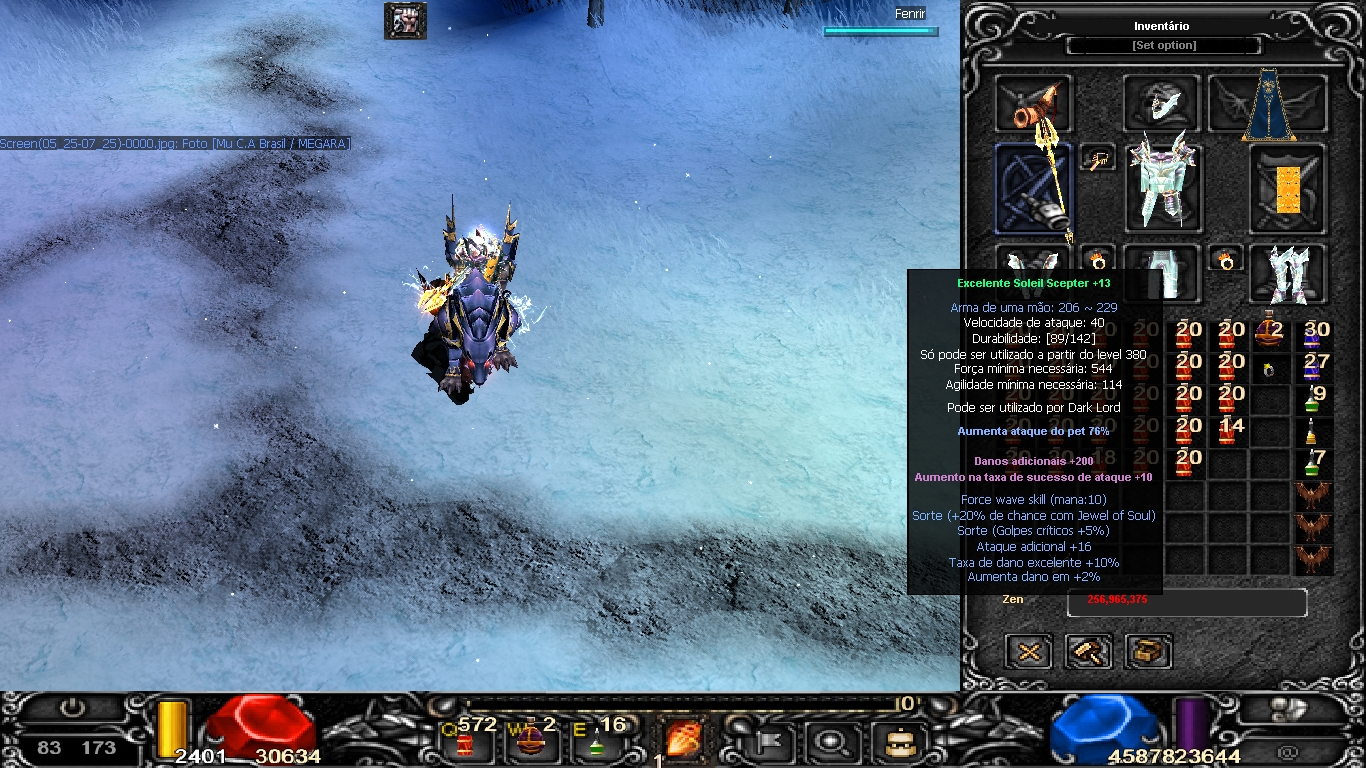Open the magnifier button in bottom bar

pos(829,742)
